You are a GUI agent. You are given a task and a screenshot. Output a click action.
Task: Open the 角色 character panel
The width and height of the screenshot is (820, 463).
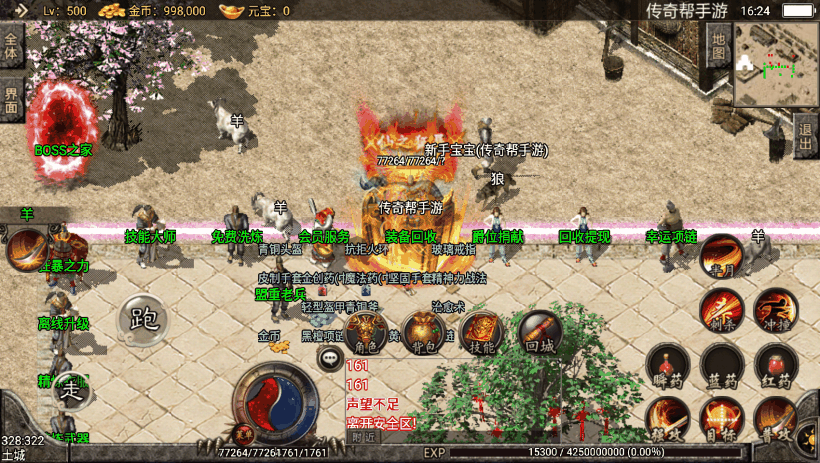[366, 331]
